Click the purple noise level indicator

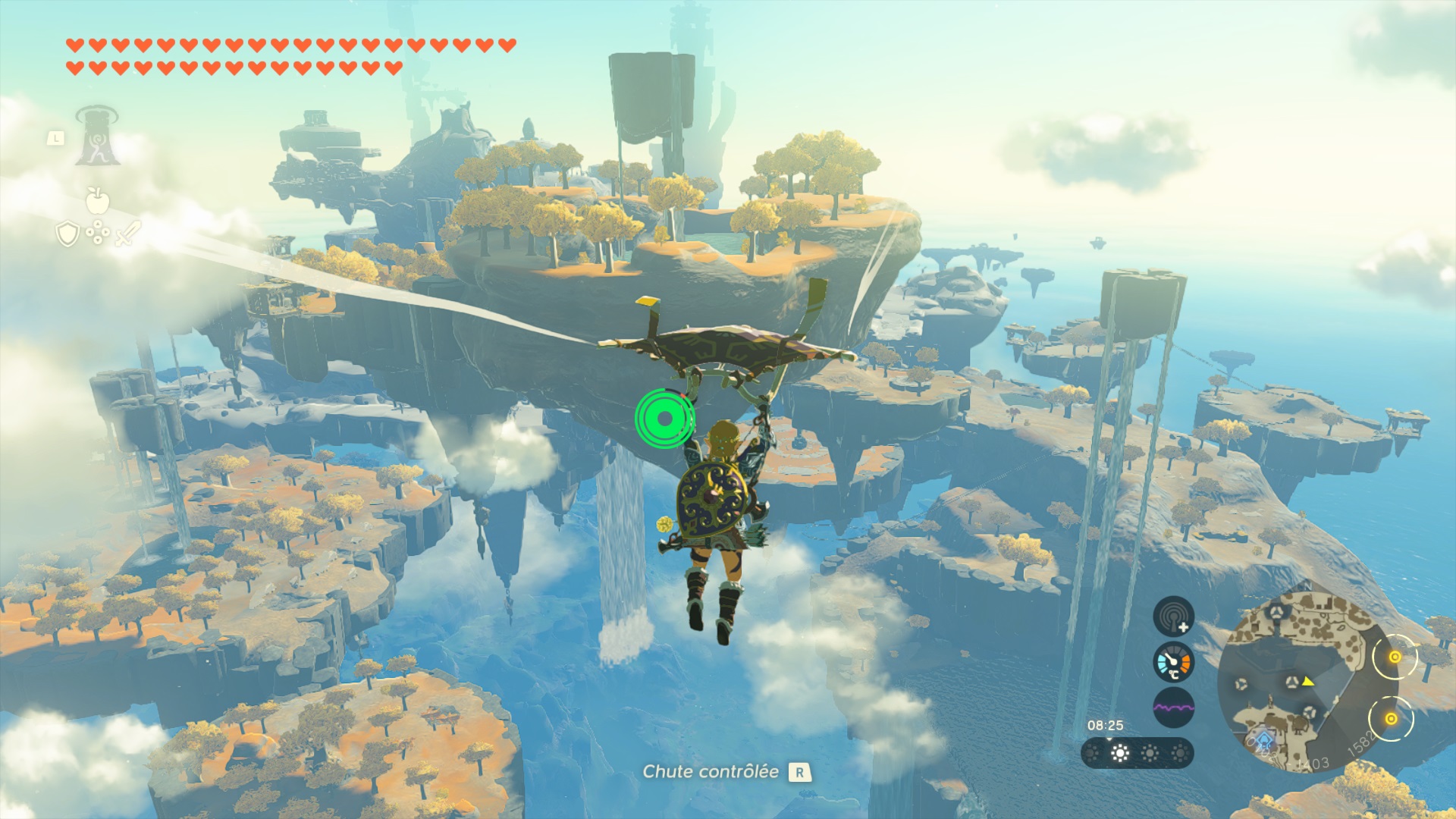pos(1173,708)
